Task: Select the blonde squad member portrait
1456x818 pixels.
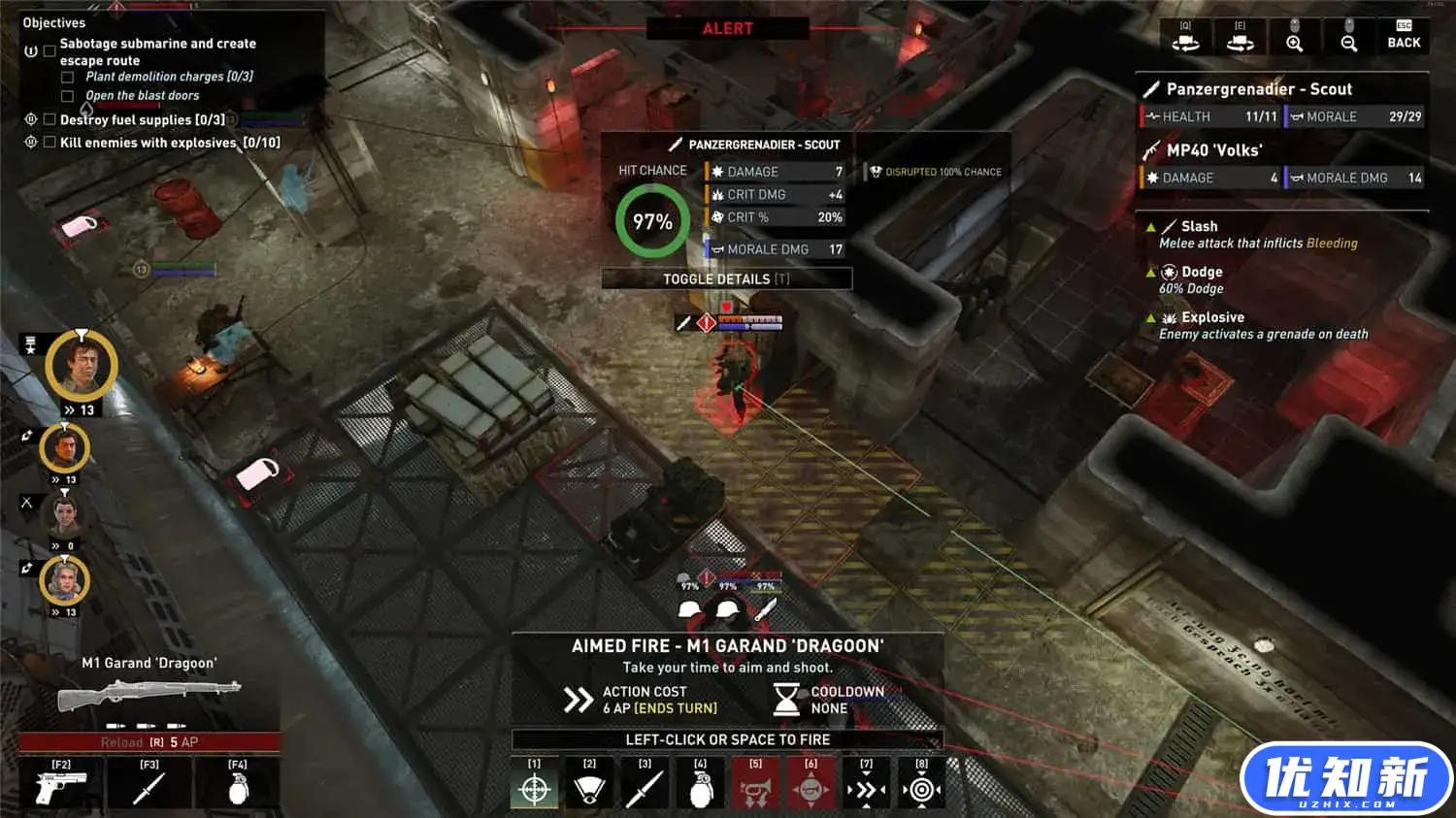Action: click(65, 581)
